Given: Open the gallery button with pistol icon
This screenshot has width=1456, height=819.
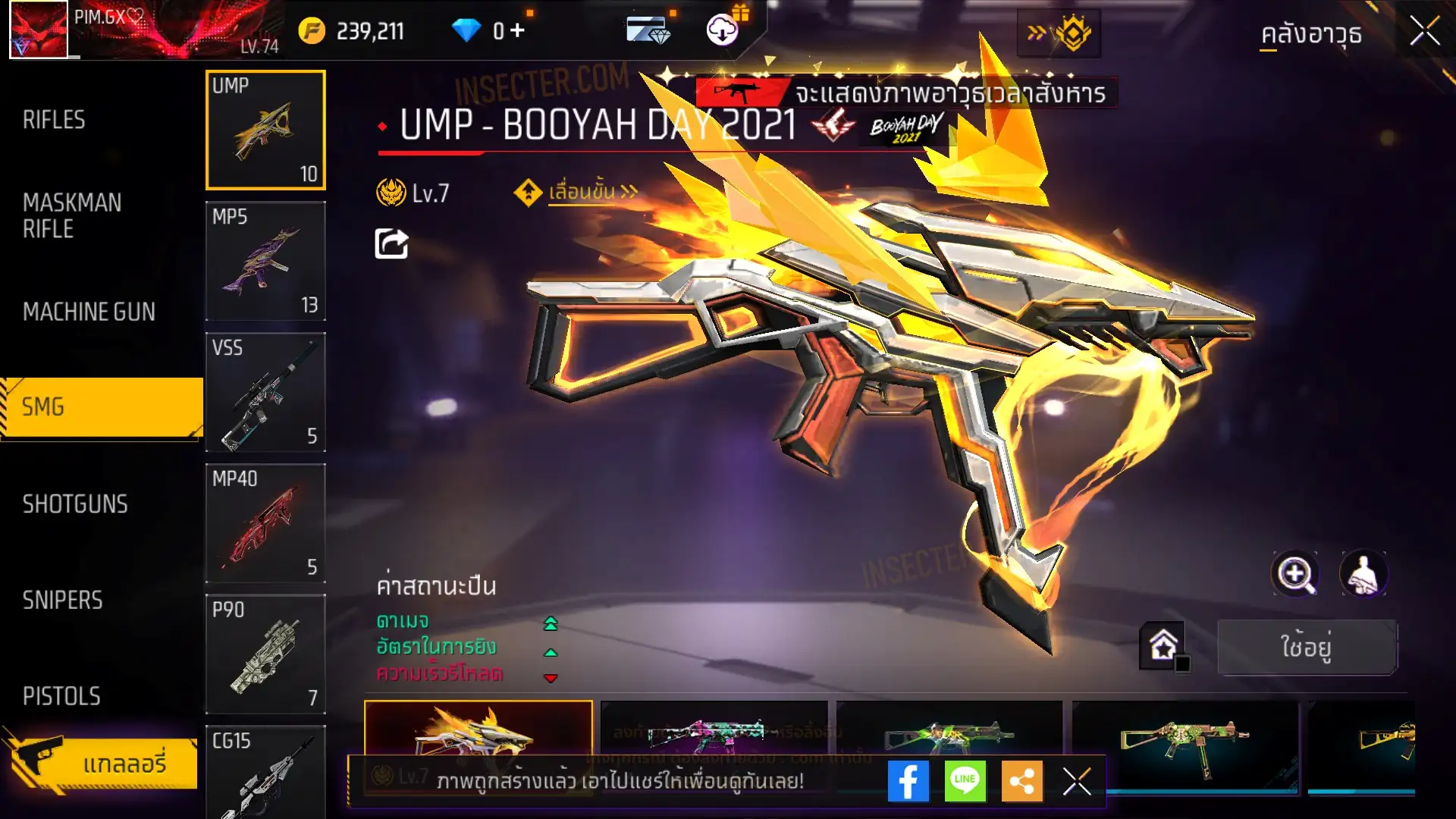Looking at the screenshot, I should (101, 762).
